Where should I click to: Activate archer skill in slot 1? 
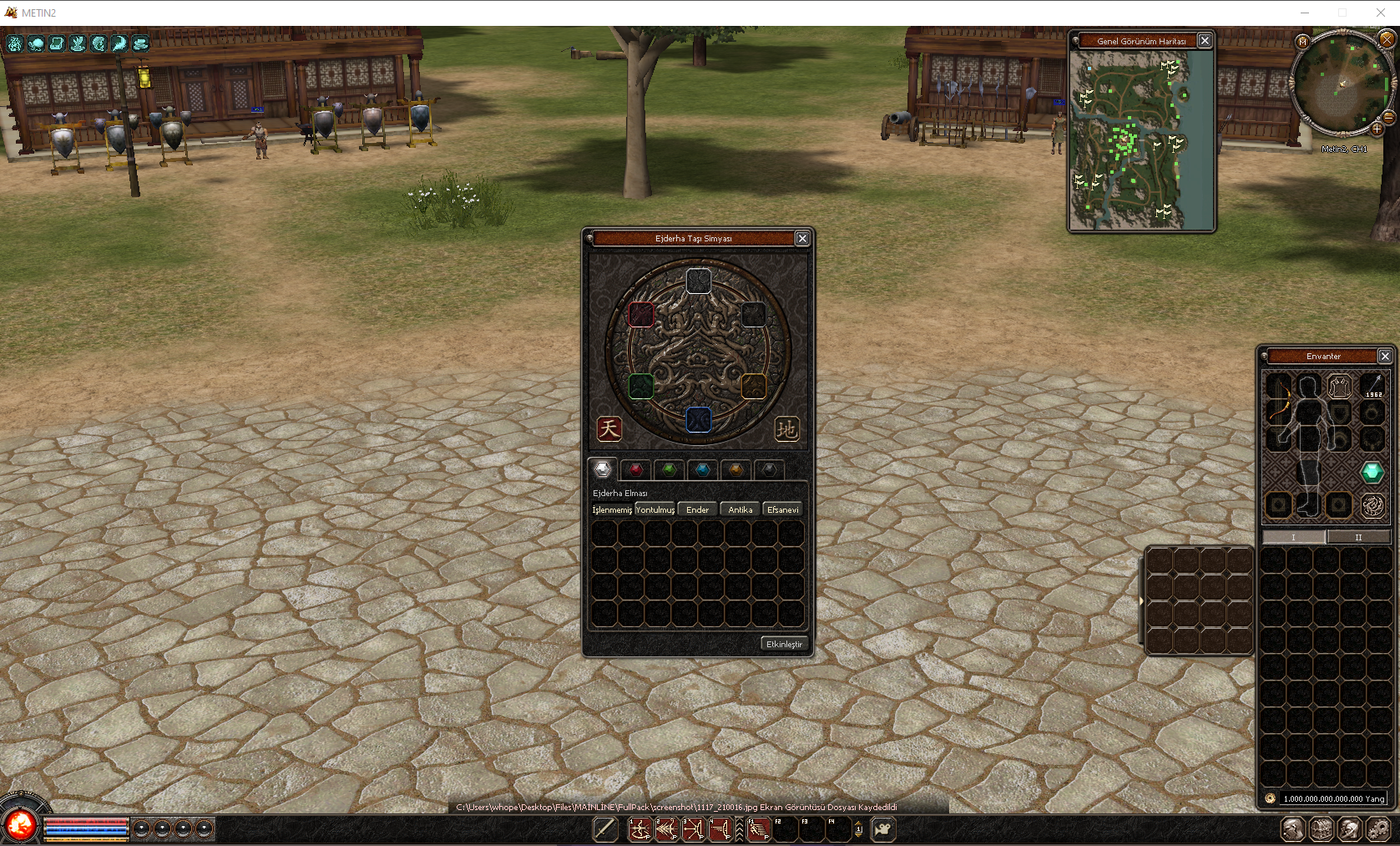point(640,828)
